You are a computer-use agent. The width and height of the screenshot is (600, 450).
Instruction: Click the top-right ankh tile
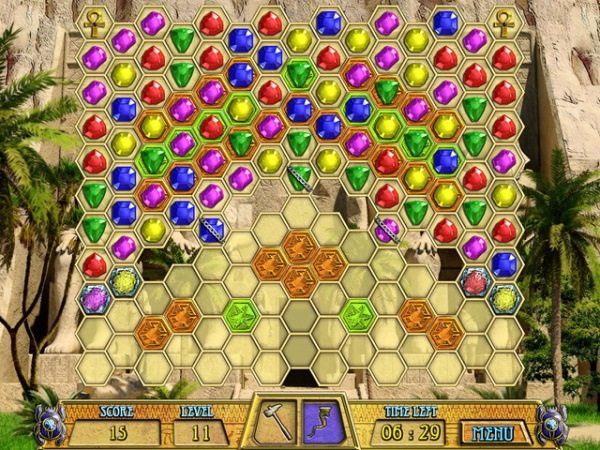(504, 17)
